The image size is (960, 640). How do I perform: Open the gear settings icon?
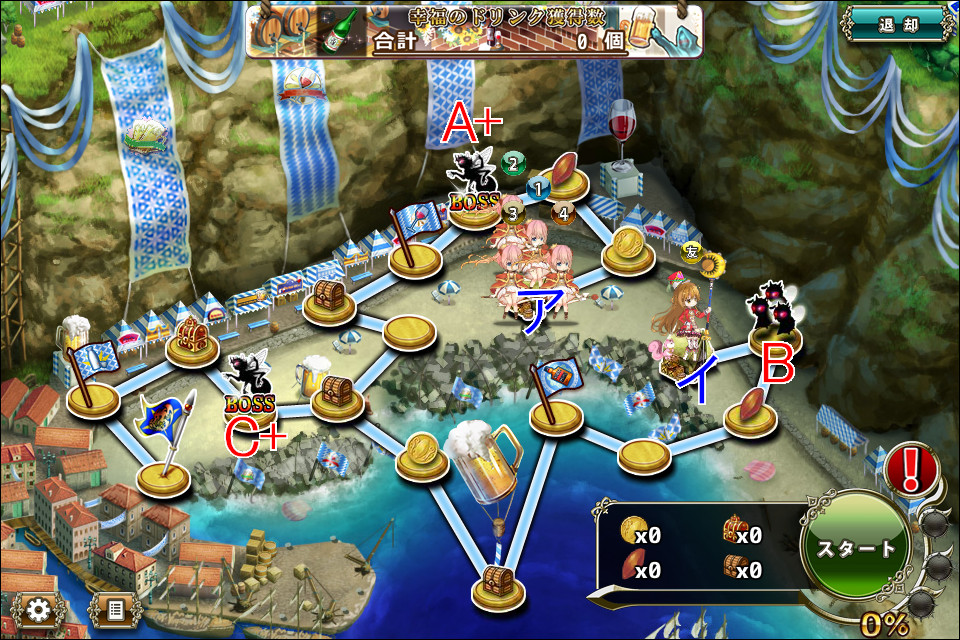coord(39,609)
